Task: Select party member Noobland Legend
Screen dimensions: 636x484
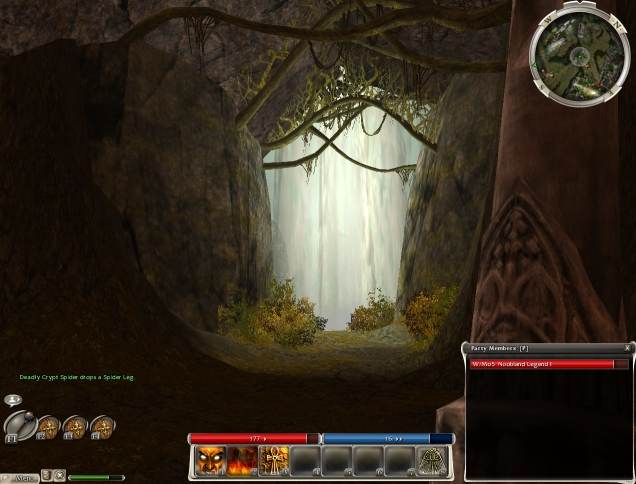Action: 541,364
